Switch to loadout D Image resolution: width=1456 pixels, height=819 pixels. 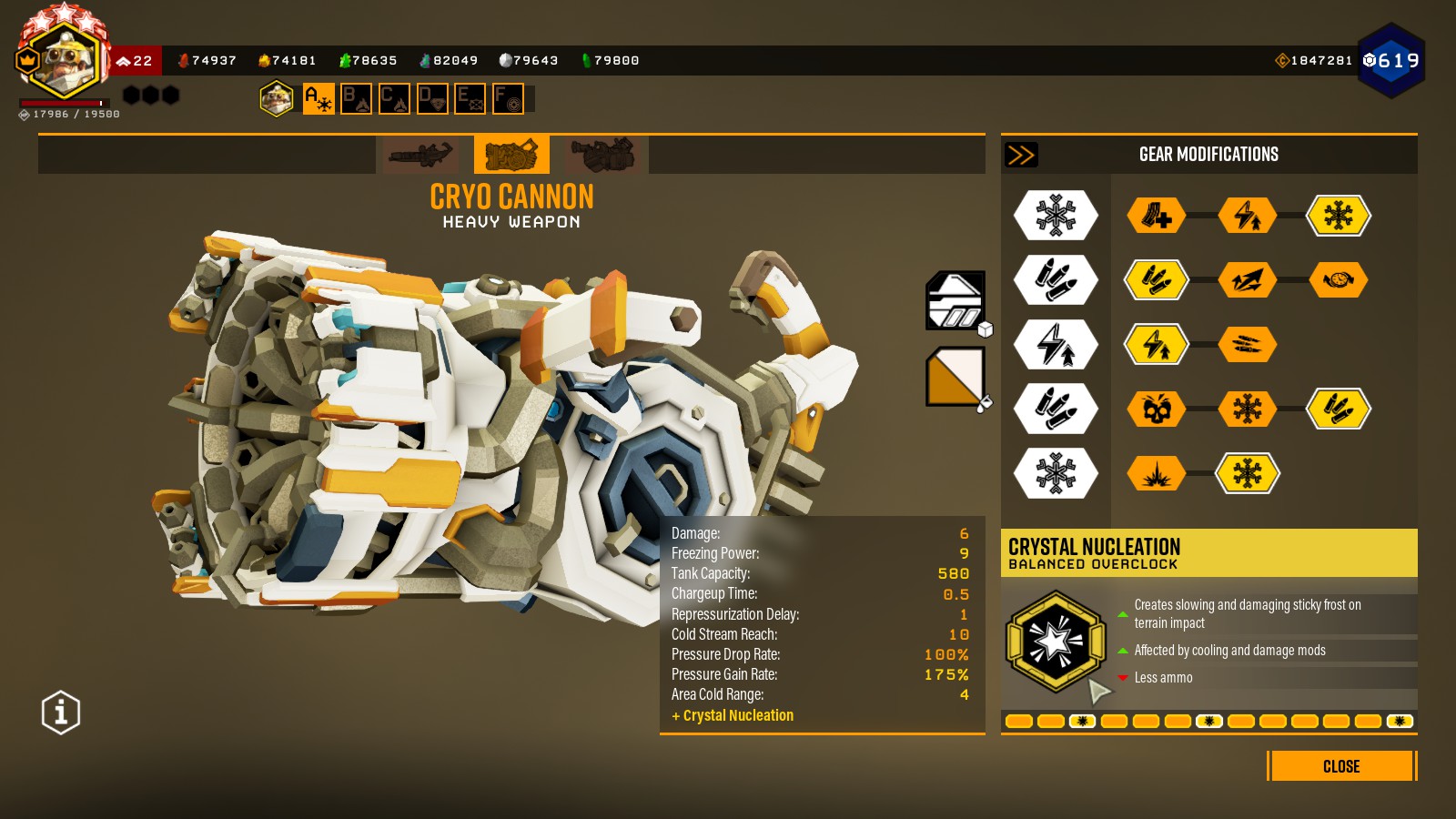(432, 98)
